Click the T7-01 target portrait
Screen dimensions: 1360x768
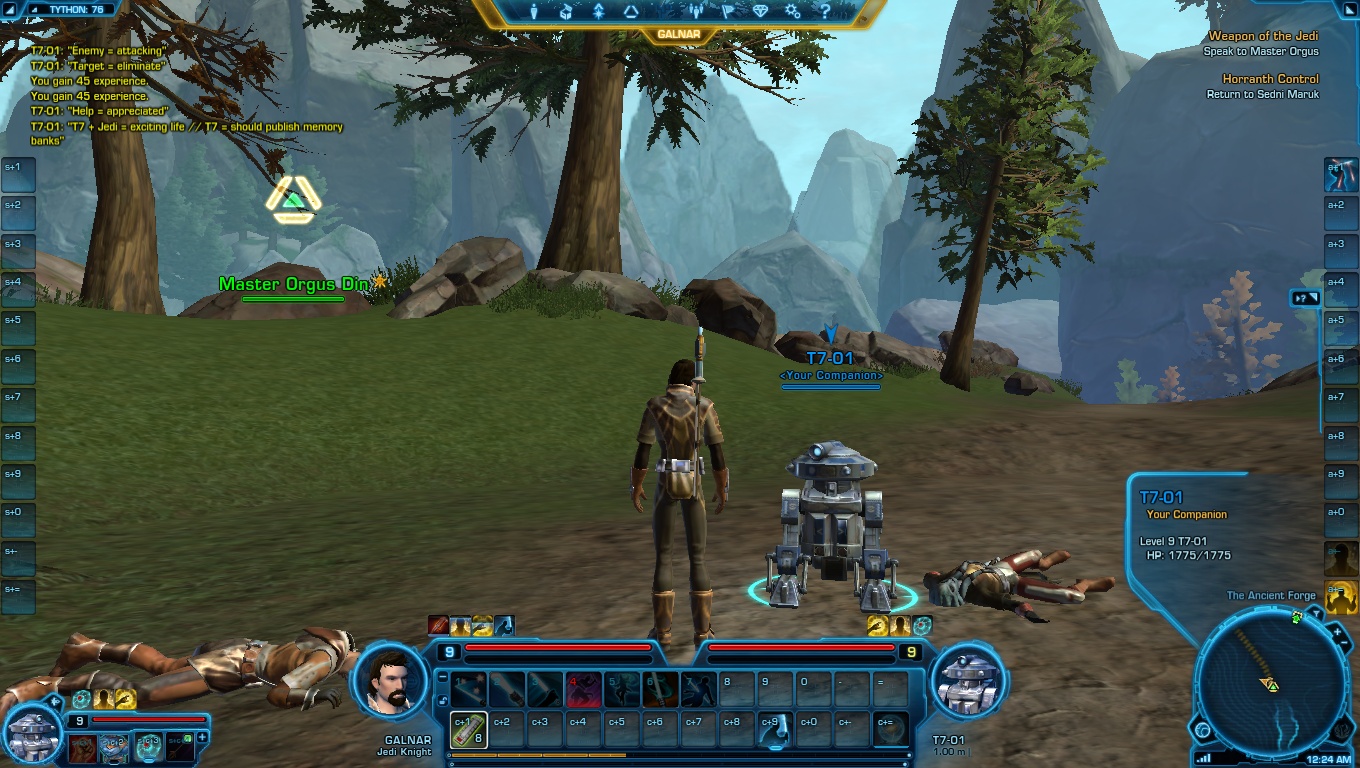click(966, 682)
